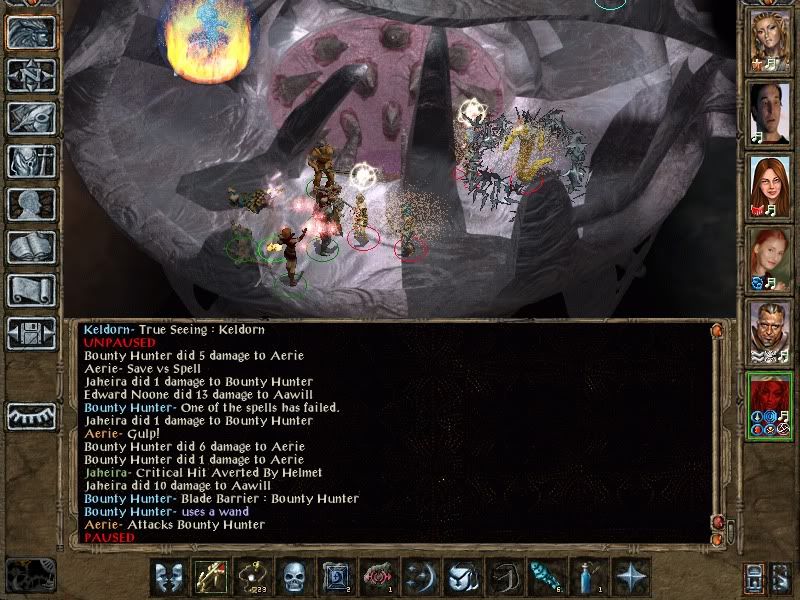Use the teal crystal quick item

[x=547, y=577]
